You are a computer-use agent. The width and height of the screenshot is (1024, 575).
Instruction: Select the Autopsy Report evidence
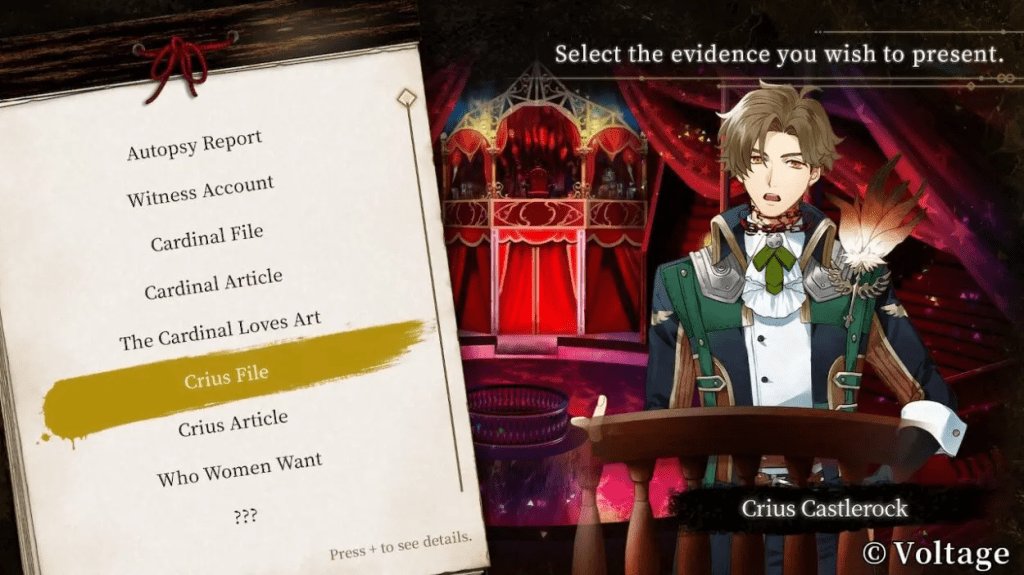pos(194,146)
